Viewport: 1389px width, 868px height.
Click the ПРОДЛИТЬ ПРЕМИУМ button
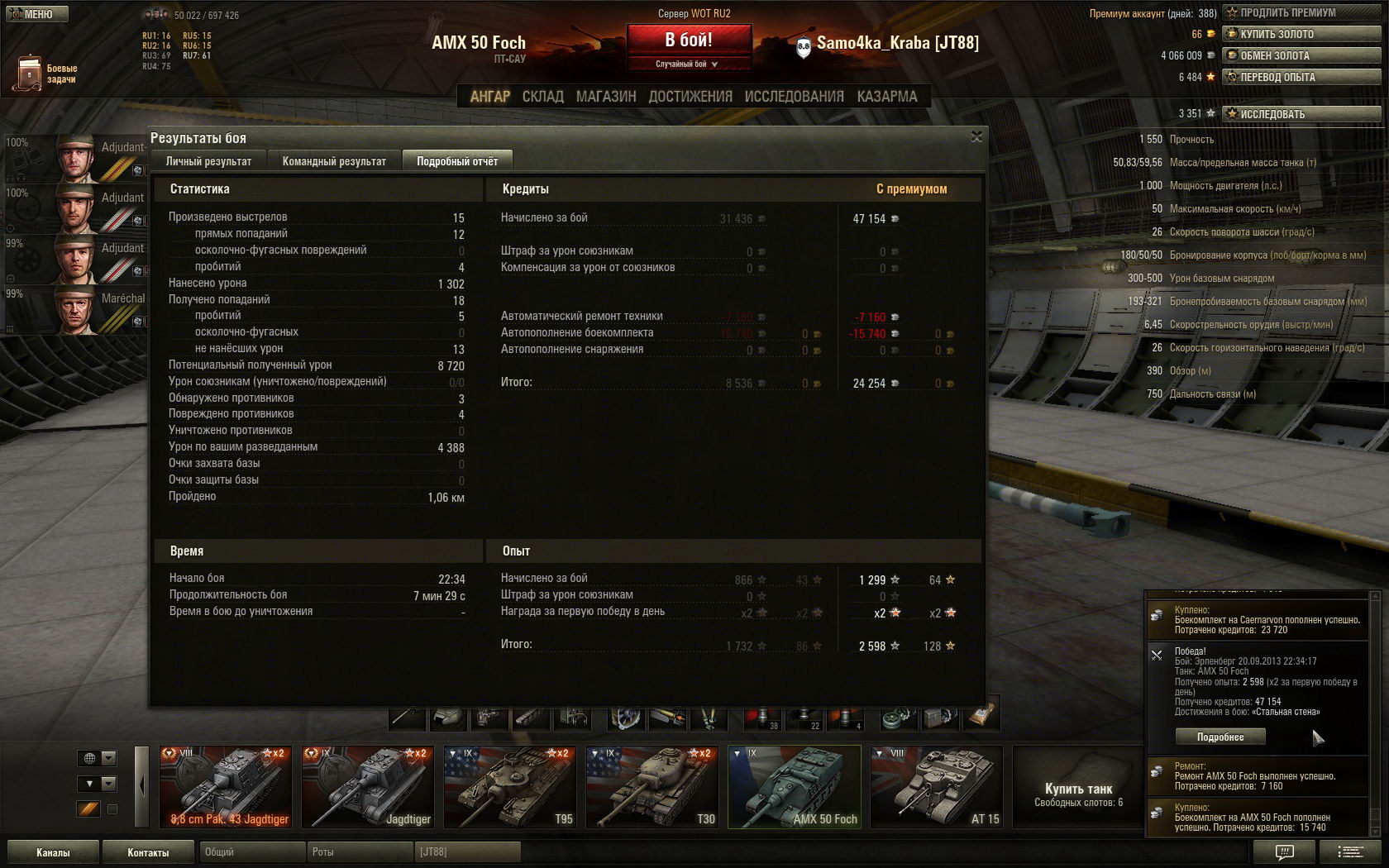point(1302,12)
